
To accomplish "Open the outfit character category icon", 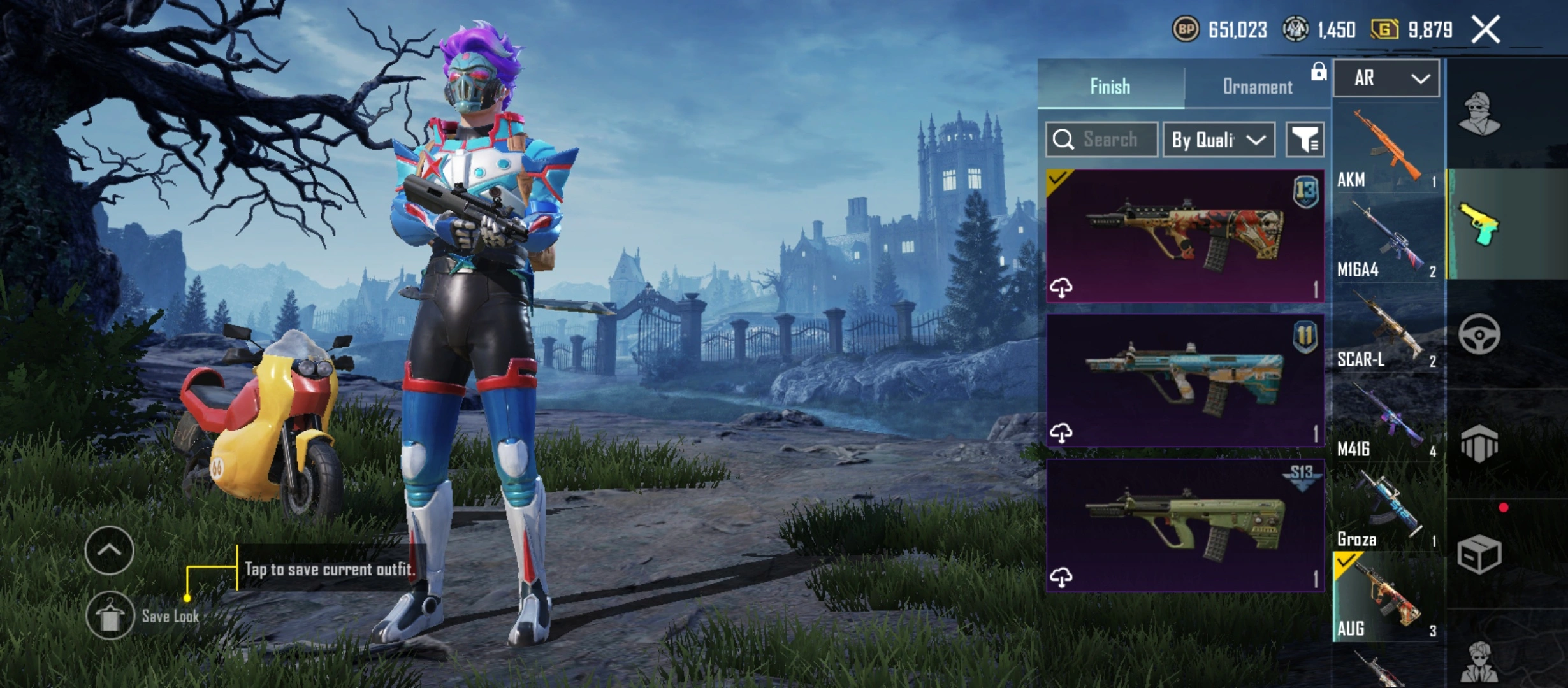I will click(1479, 115).
